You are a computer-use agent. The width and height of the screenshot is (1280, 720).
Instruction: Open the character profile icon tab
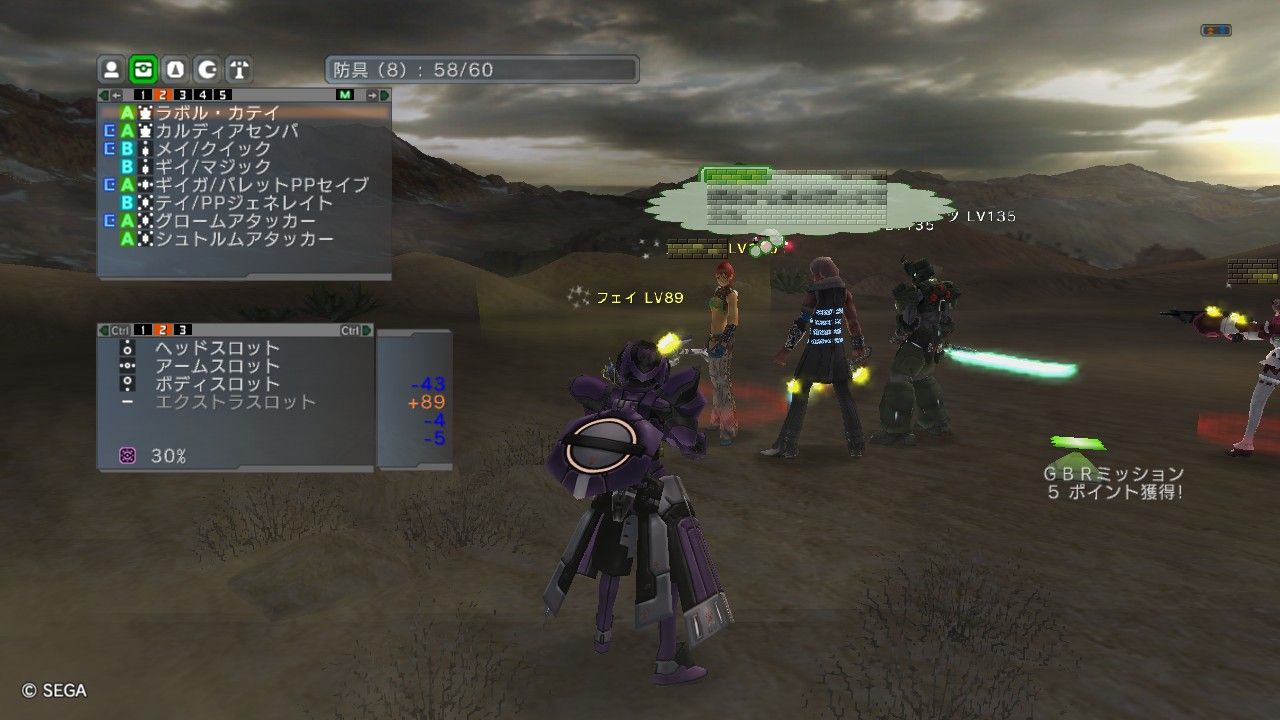coord(112,70)
